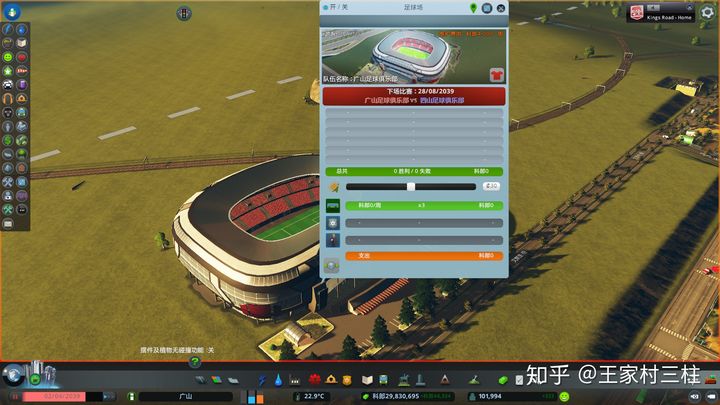Image resolution: width=720 pixels, height=405 pixels.
Task: Adjust the ticket price slider handle
Action: tap(410, 186)
